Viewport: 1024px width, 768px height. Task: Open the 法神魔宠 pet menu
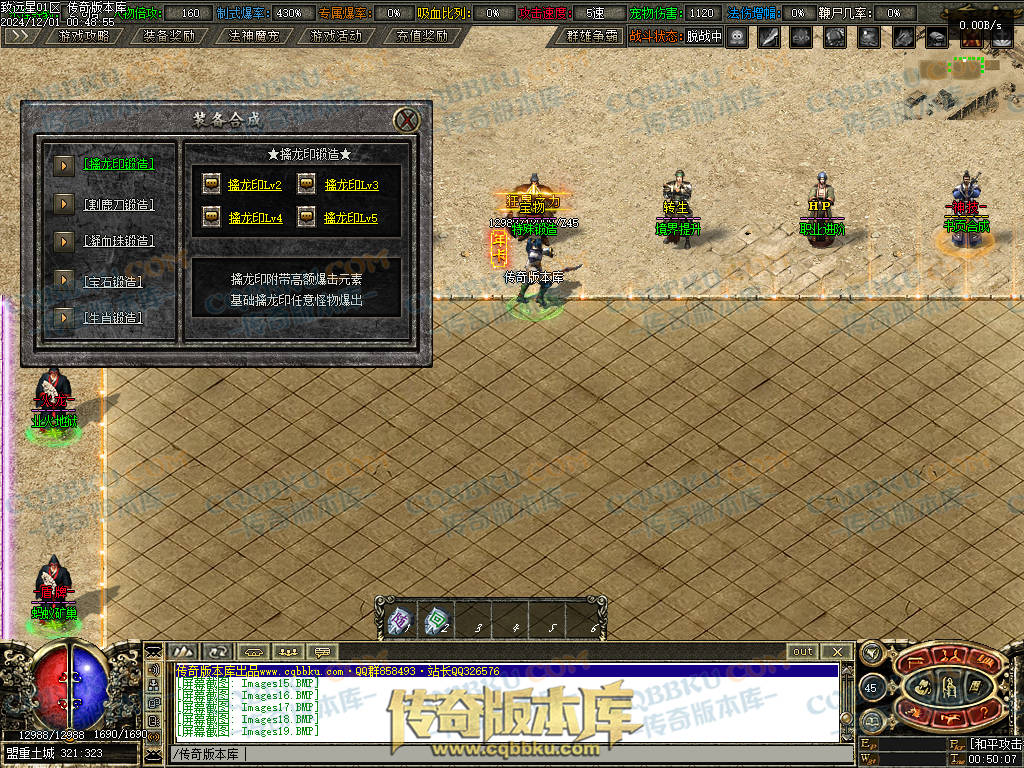click(x=252, y=36)
